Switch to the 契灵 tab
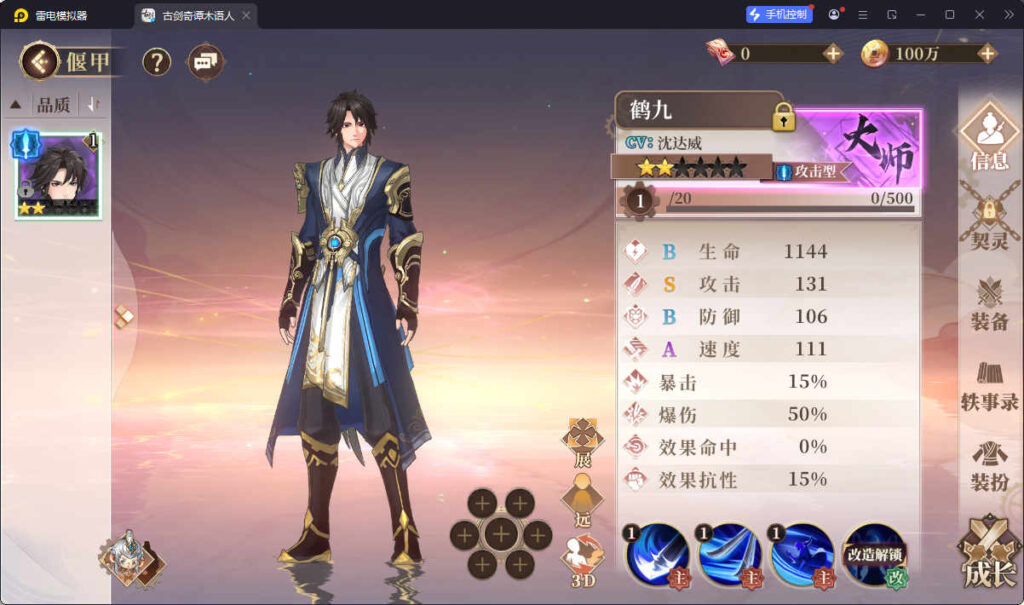 (989, 221)
